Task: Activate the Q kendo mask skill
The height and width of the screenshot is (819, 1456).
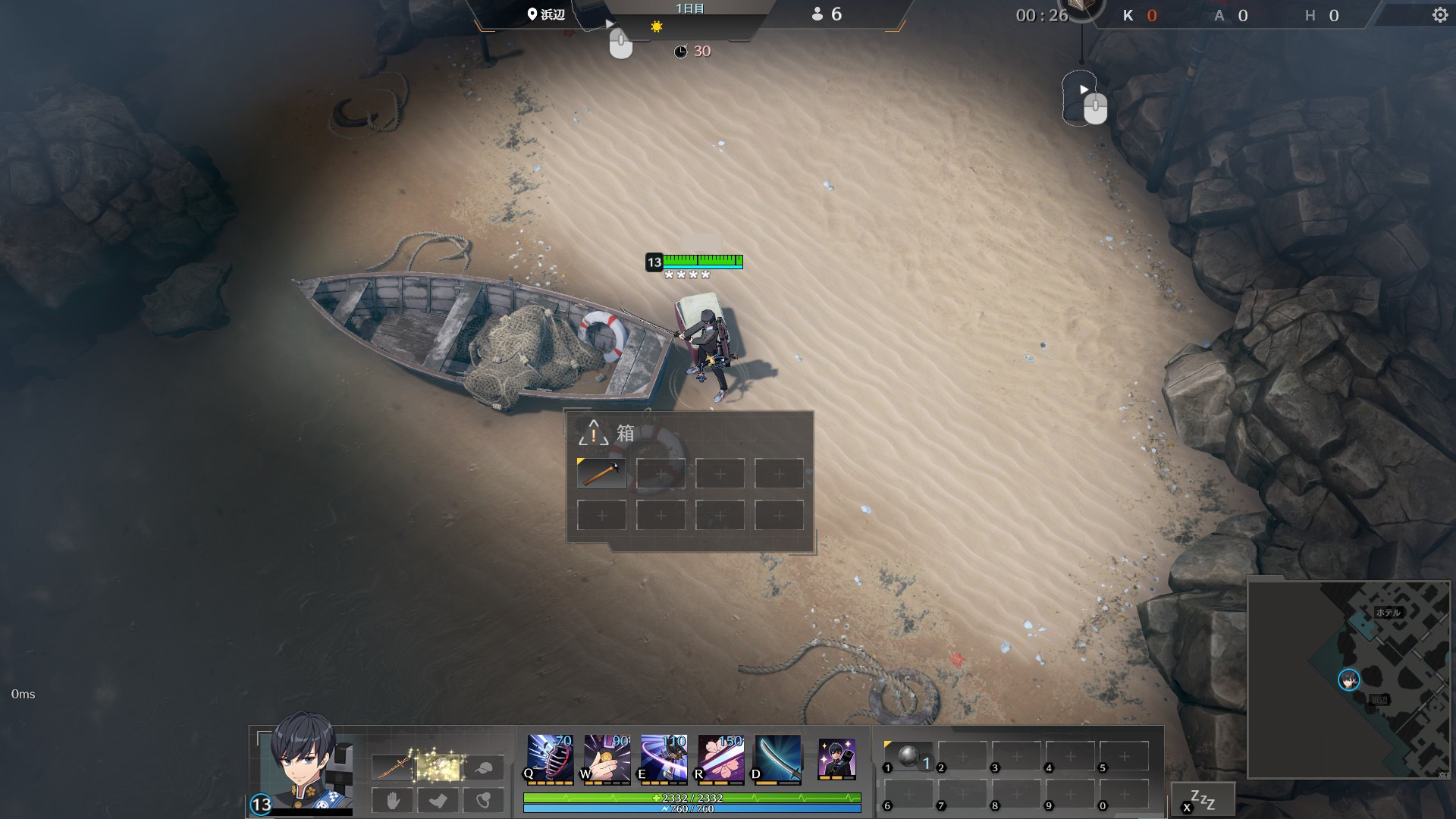Action: (550, 758)
